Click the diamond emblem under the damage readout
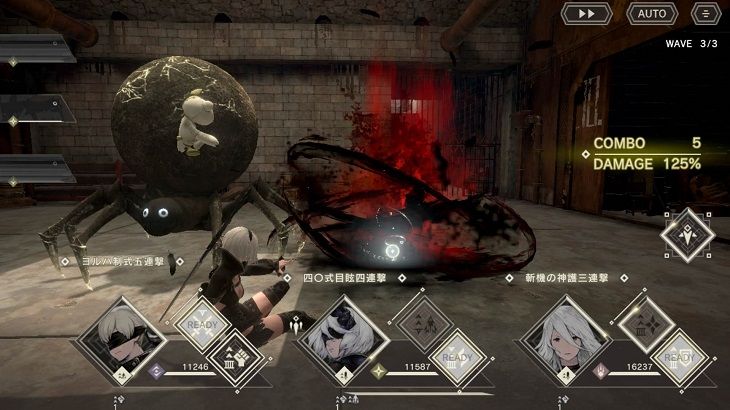Viewport: 730px width, 410px height. [687, 235]
